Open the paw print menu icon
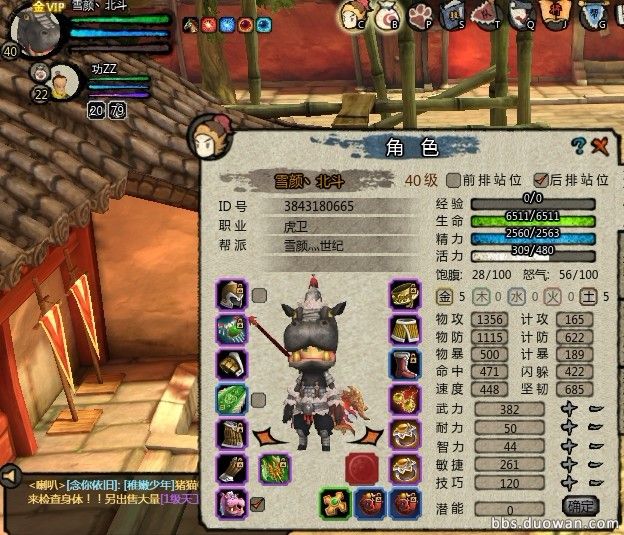 point(421,14)
